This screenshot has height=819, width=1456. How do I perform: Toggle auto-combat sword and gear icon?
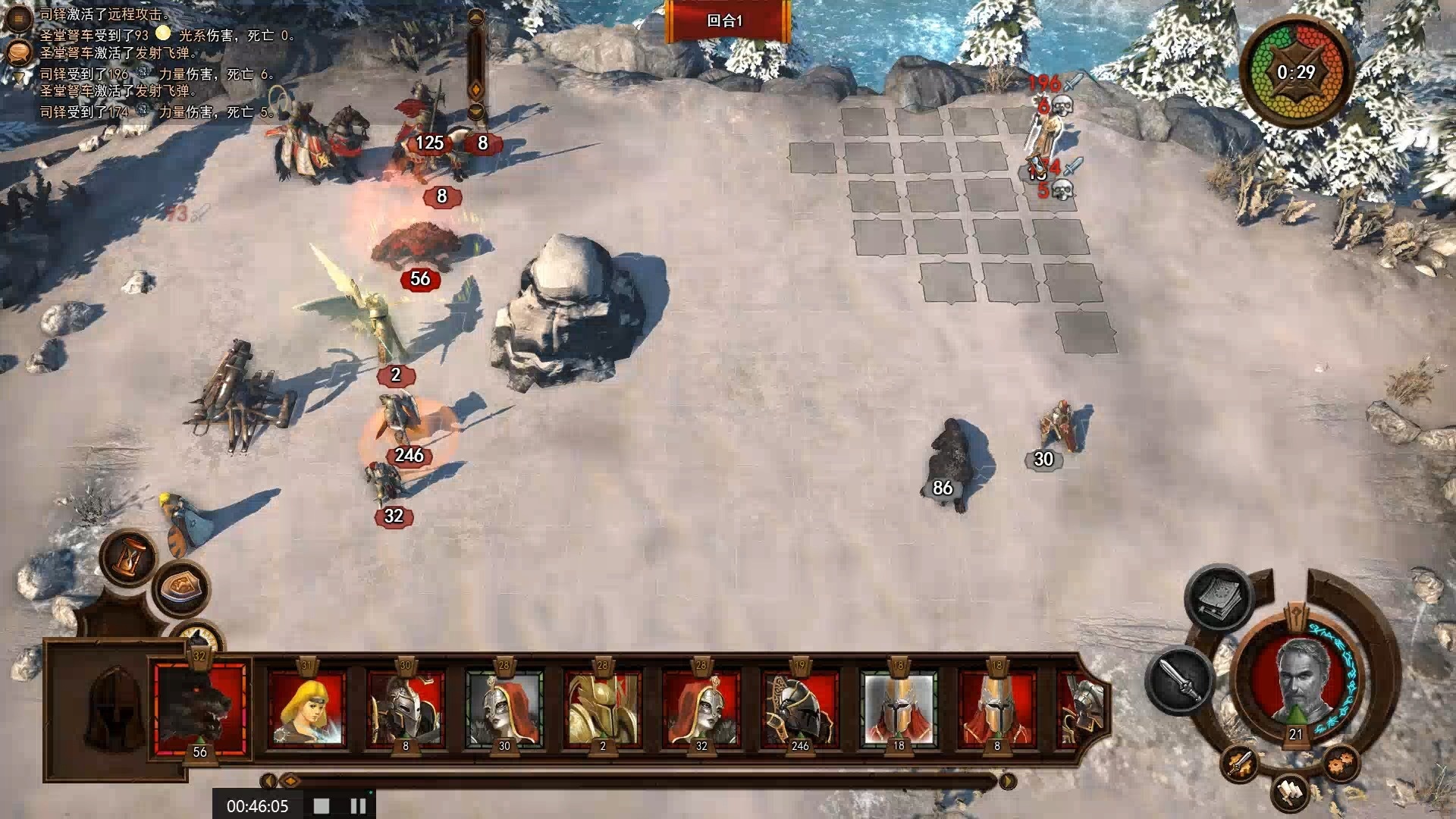click(x=1239, y=763)
